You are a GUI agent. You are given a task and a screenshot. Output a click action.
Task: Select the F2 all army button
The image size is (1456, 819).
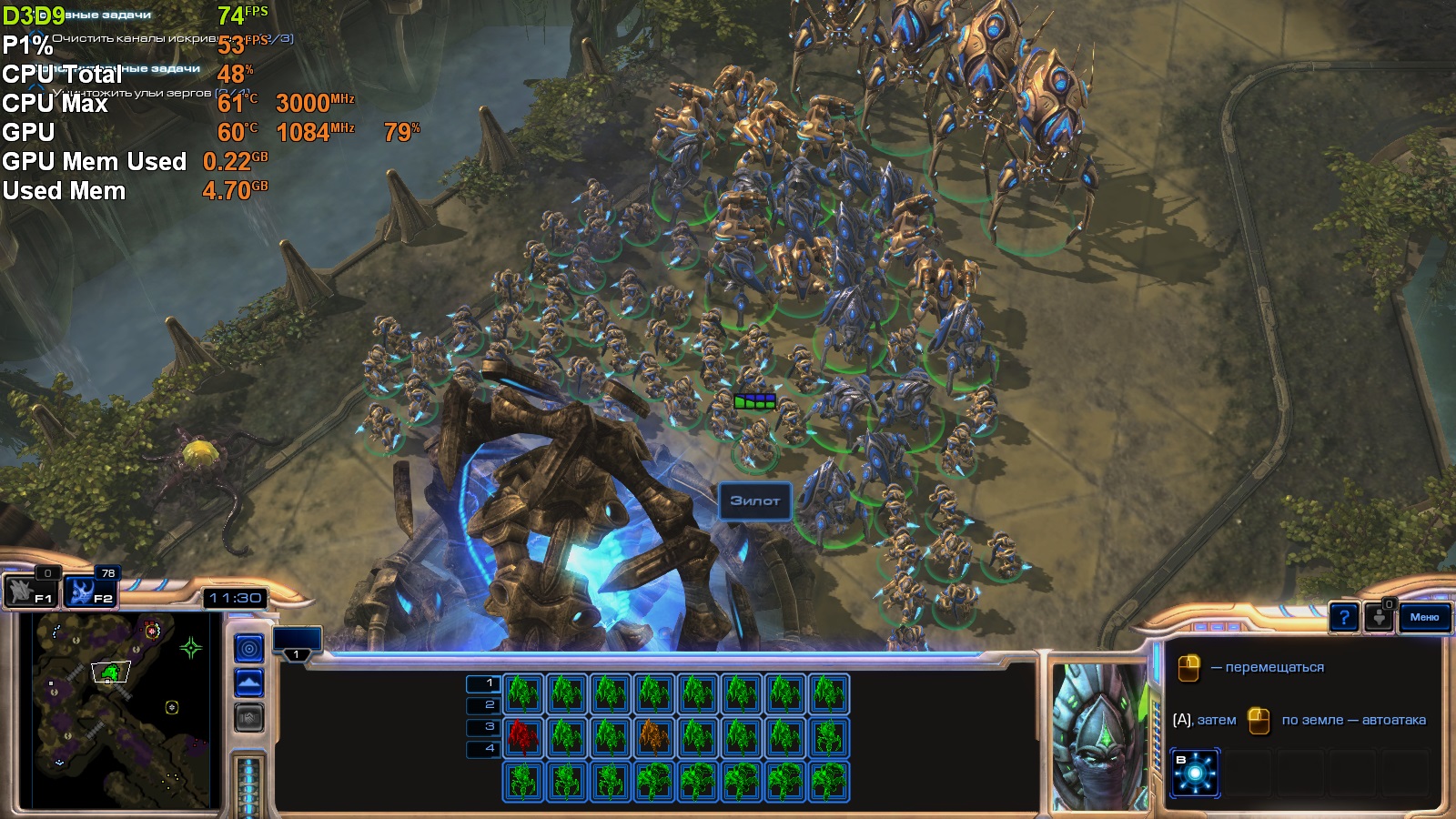coord(91,591)
